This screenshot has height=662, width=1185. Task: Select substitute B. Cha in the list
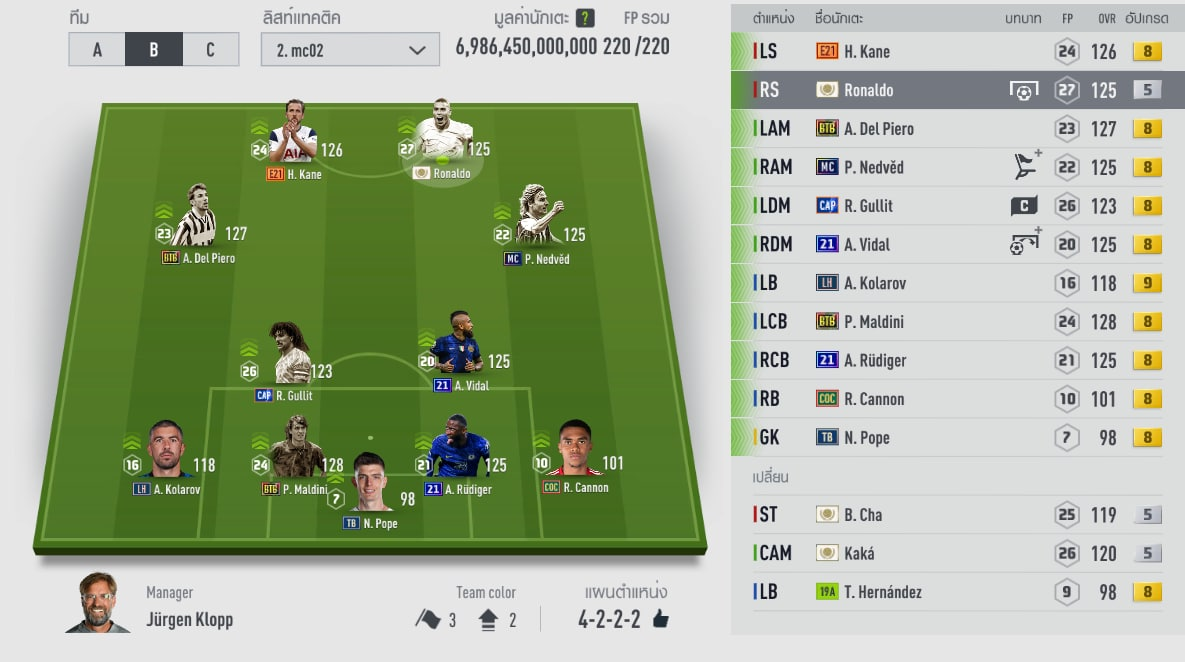click(x=946, y=515)
